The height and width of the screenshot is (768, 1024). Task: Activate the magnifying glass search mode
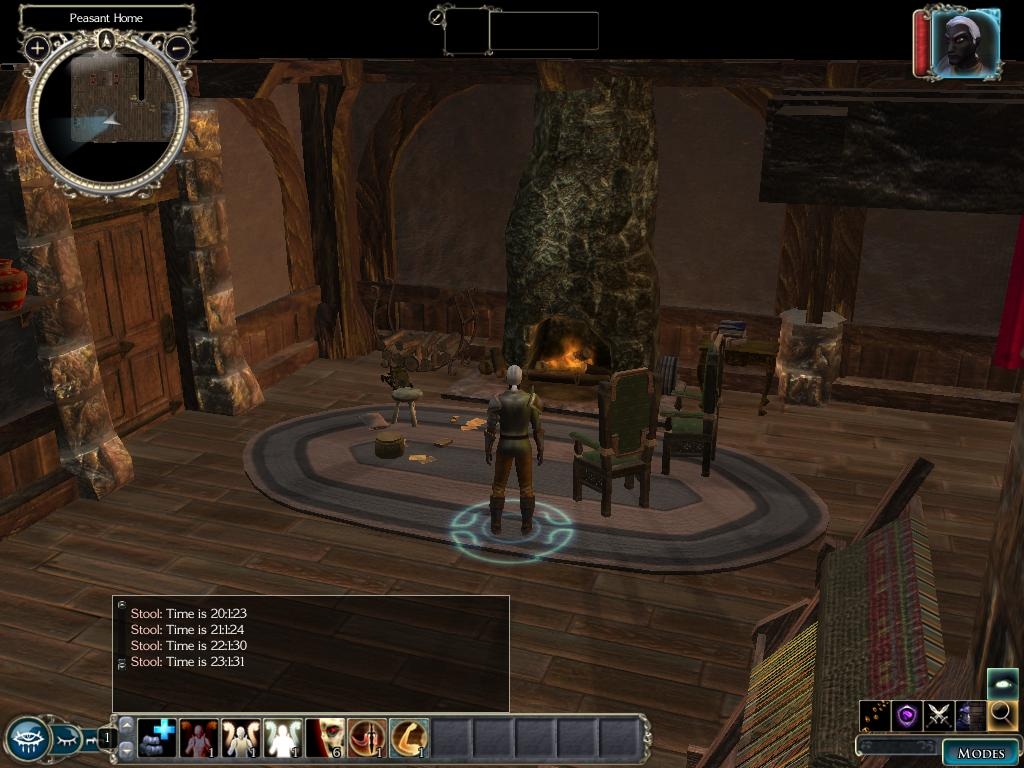[1001, 715]
